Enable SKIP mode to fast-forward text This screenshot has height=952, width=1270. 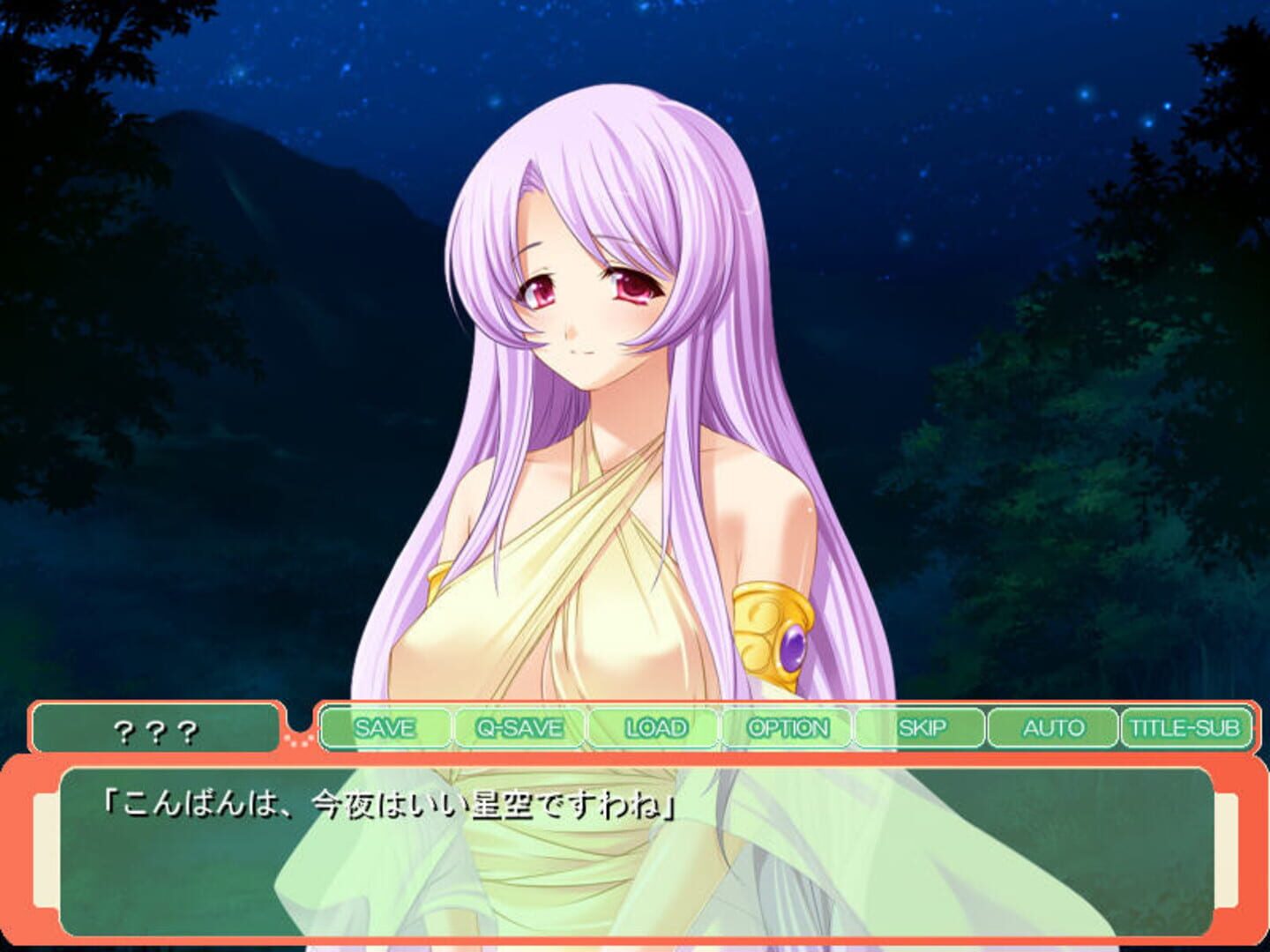(x=923, y=728)
